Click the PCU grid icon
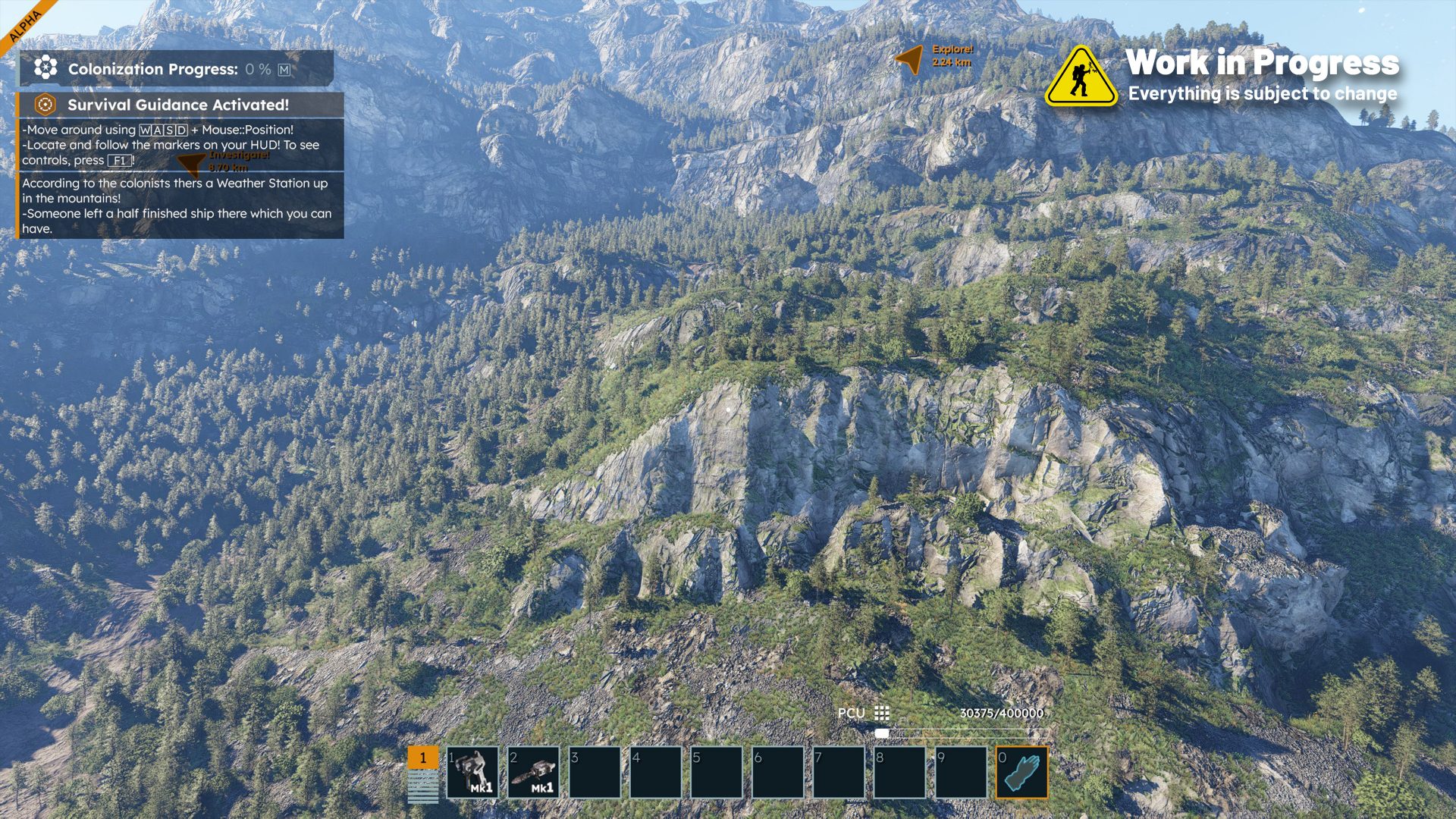1456x819 pixels. [881, 713]
